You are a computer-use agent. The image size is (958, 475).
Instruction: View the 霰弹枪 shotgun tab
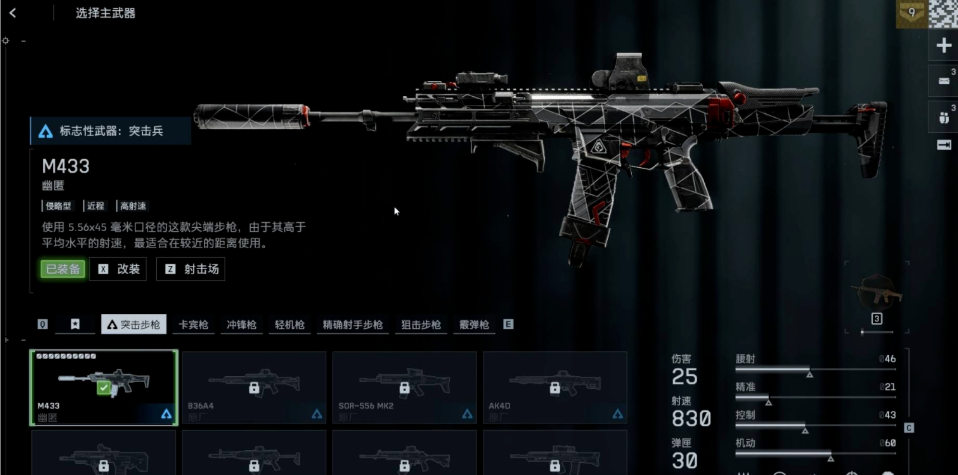click(474, 325)
